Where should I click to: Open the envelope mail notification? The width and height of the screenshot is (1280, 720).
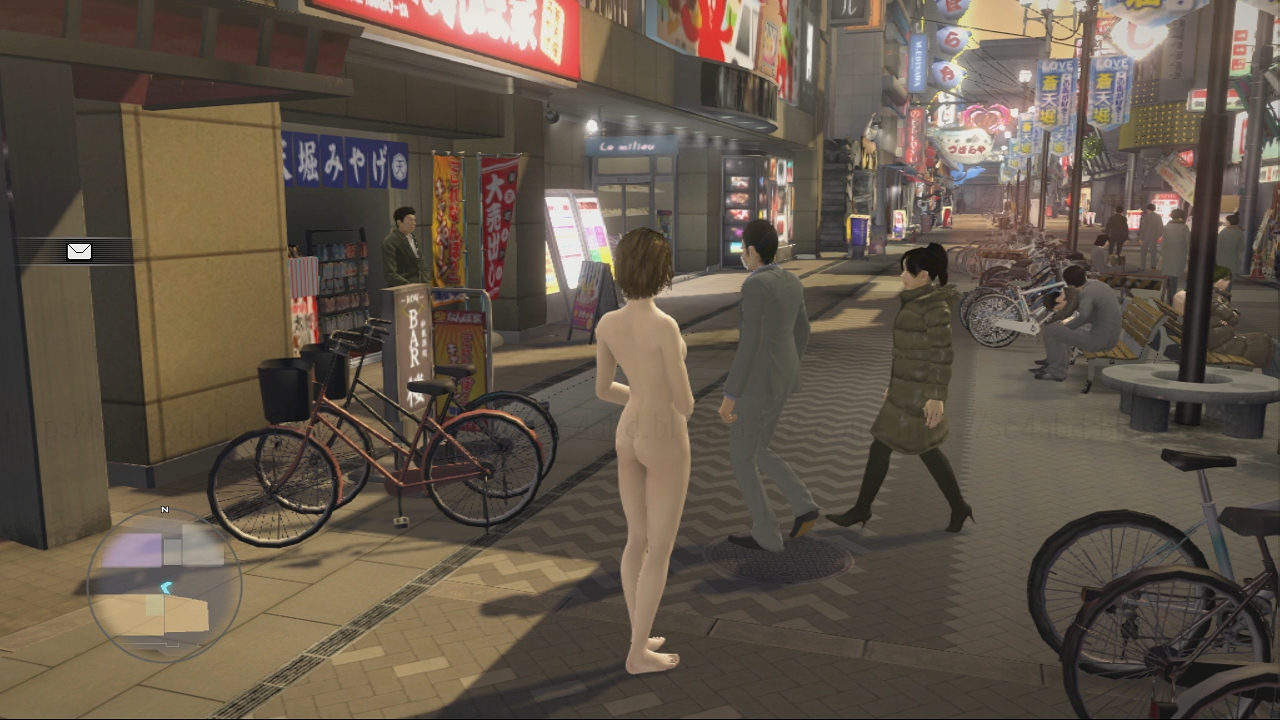coord(79,251)
